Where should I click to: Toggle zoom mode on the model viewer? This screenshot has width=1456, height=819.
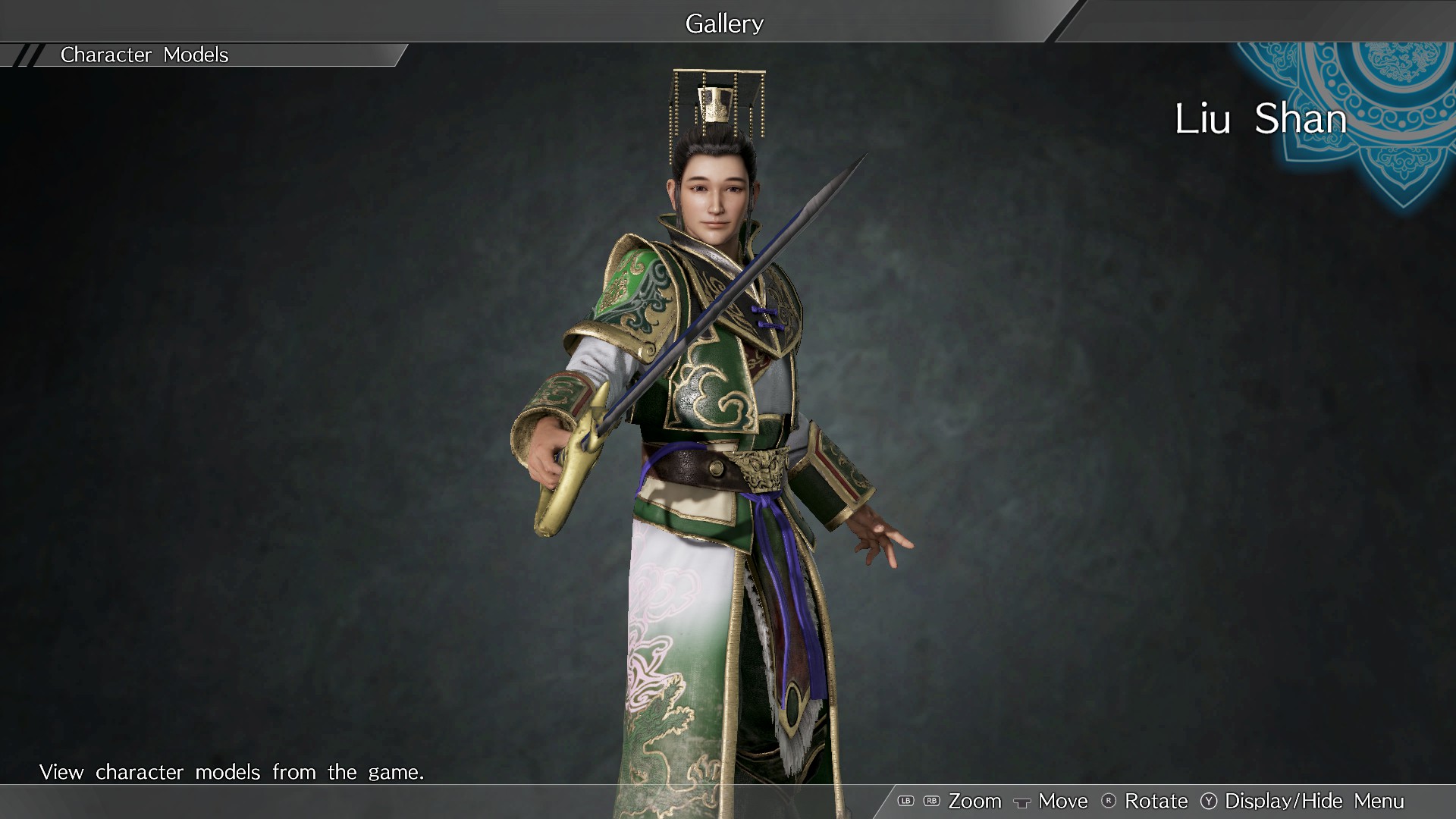point(976,801)
